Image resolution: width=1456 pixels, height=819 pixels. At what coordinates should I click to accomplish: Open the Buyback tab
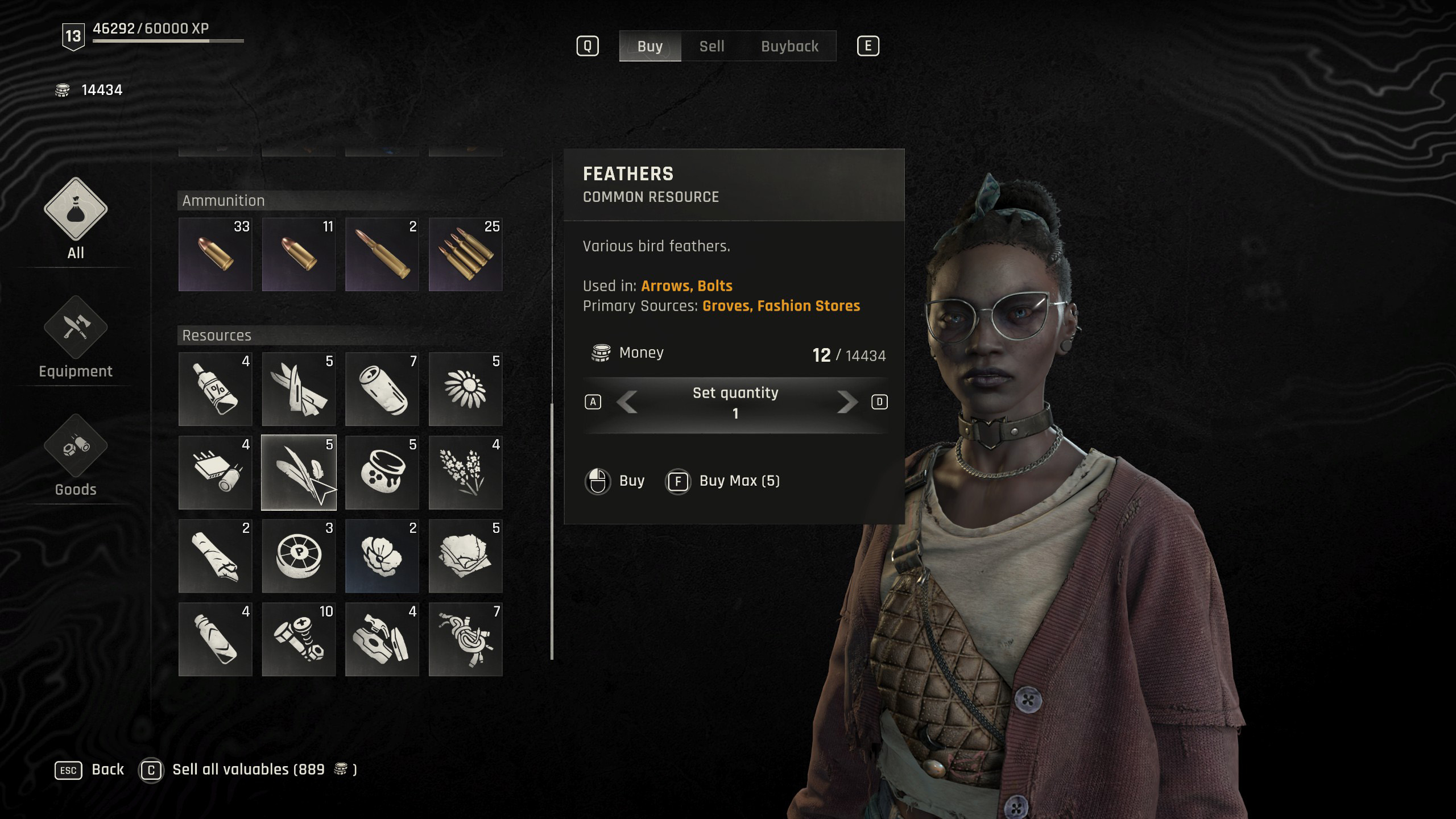pos(789,46)
